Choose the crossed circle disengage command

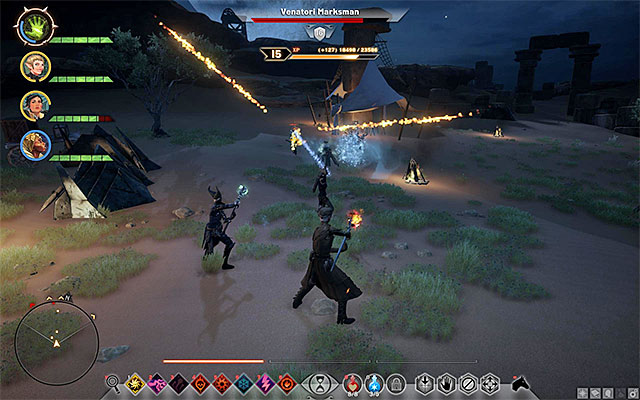coord(468,382)
